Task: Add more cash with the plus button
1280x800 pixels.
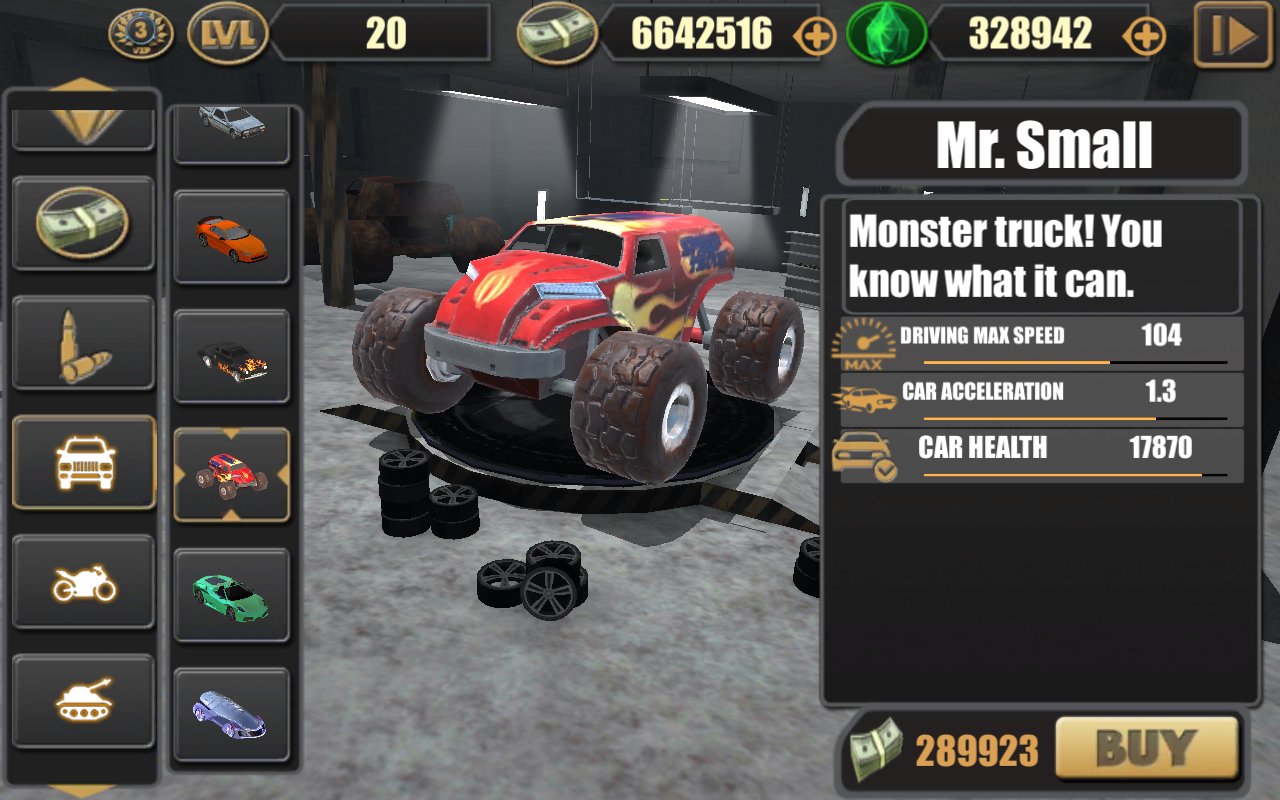Action: 814,37
